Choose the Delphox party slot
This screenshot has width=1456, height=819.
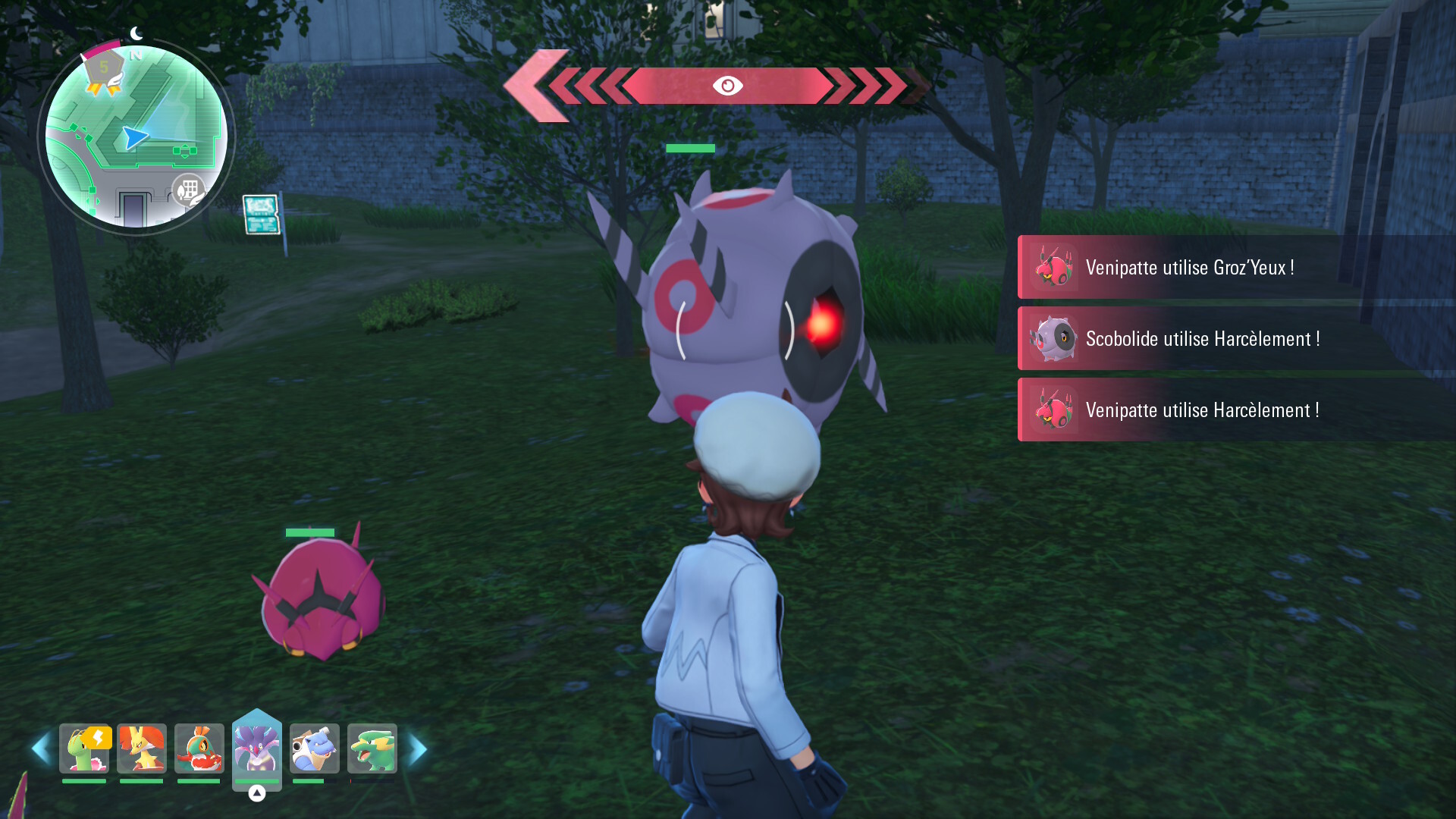pos(142,749)
